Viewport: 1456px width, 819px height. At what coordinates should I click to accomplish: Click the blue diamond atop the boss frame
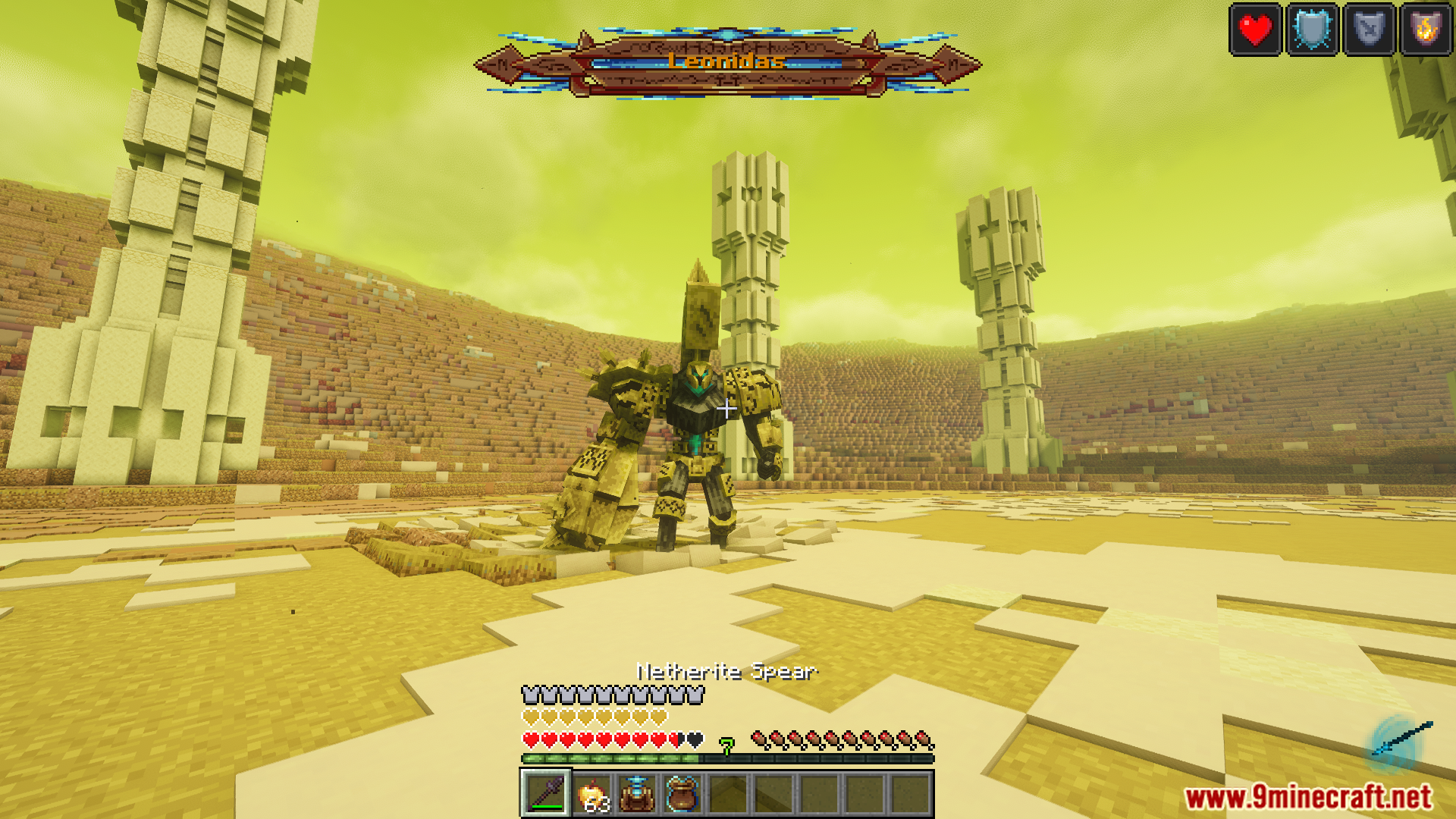(x=726, y=33)
